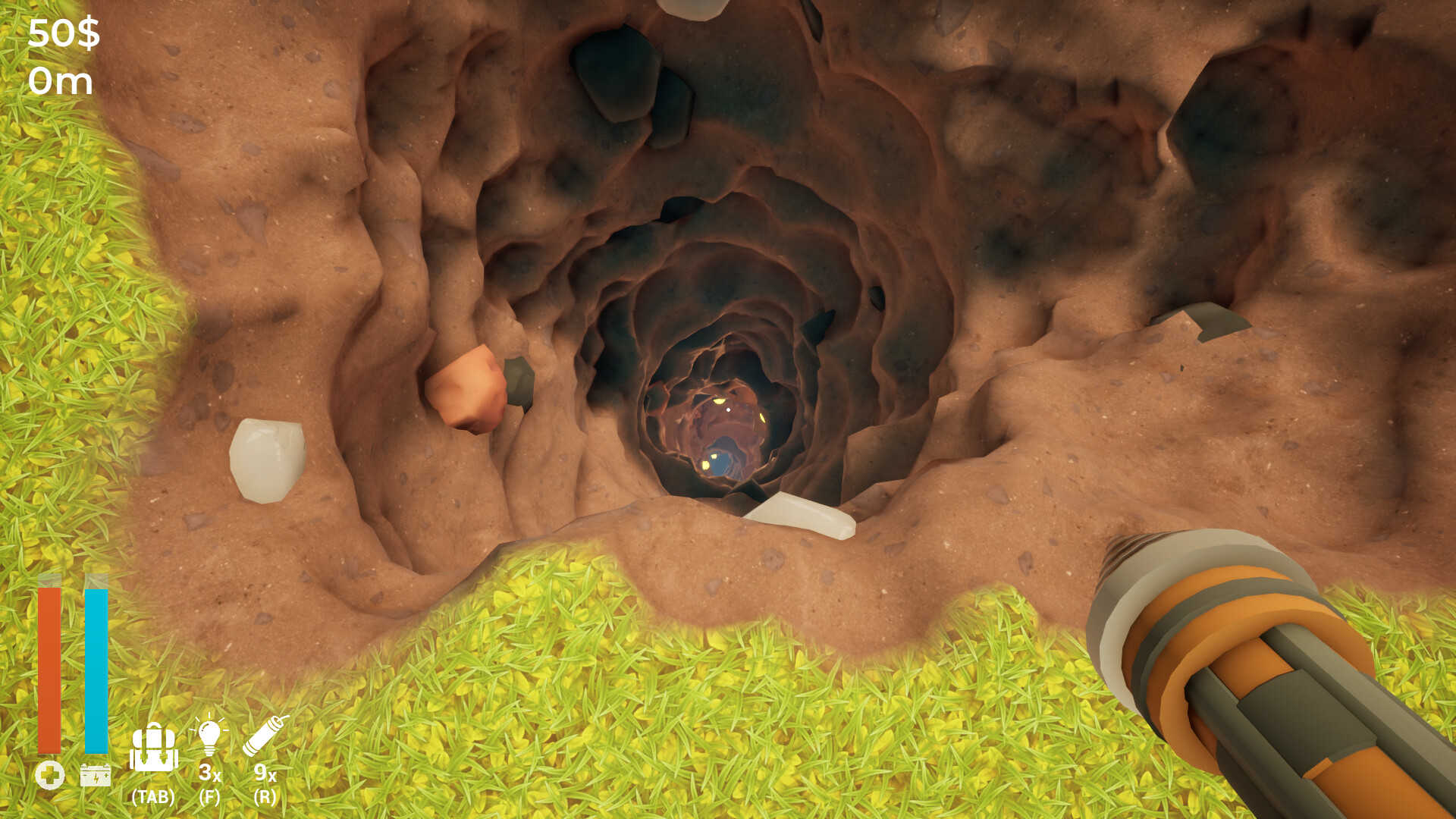The width and height of the screenshot is (1456, 819).
Task: Open the backpack inventory (TAB)
Action: coord(154,747)
